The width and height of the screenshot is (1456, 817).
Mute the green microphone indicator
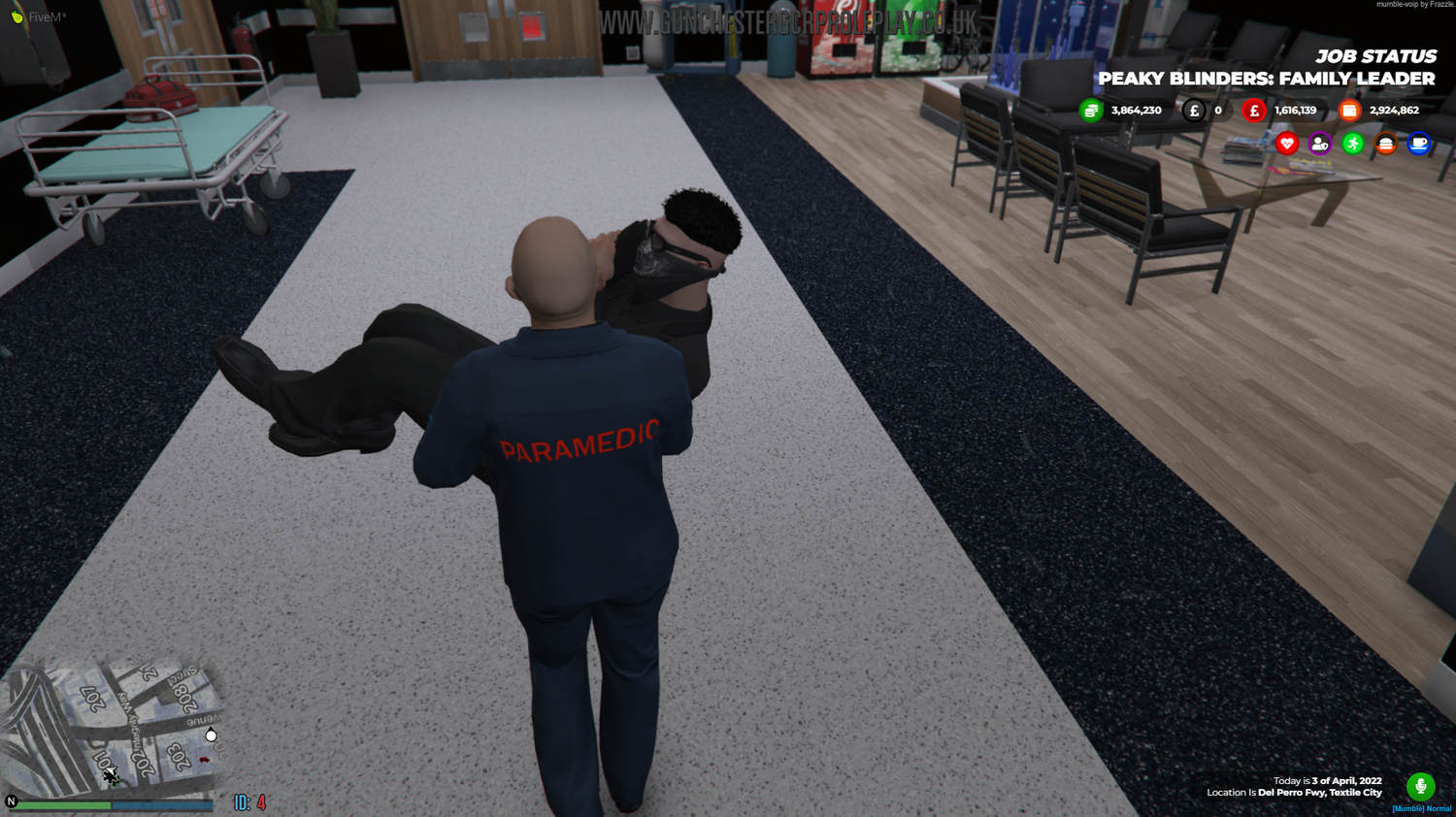click(x=1420, y=786)
